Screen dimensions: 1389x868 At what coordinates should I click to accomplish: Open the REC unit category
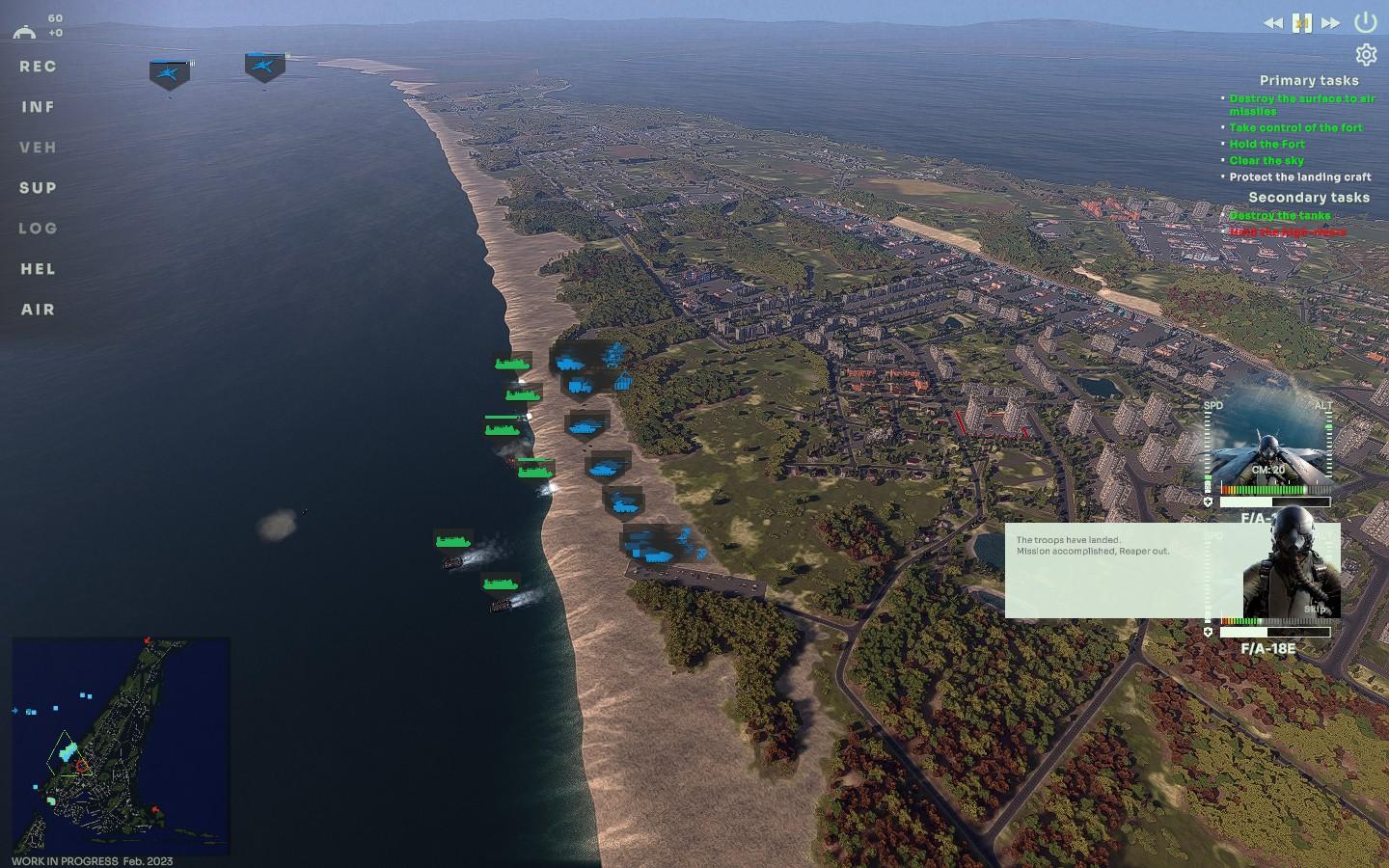(x=38, y=67)
